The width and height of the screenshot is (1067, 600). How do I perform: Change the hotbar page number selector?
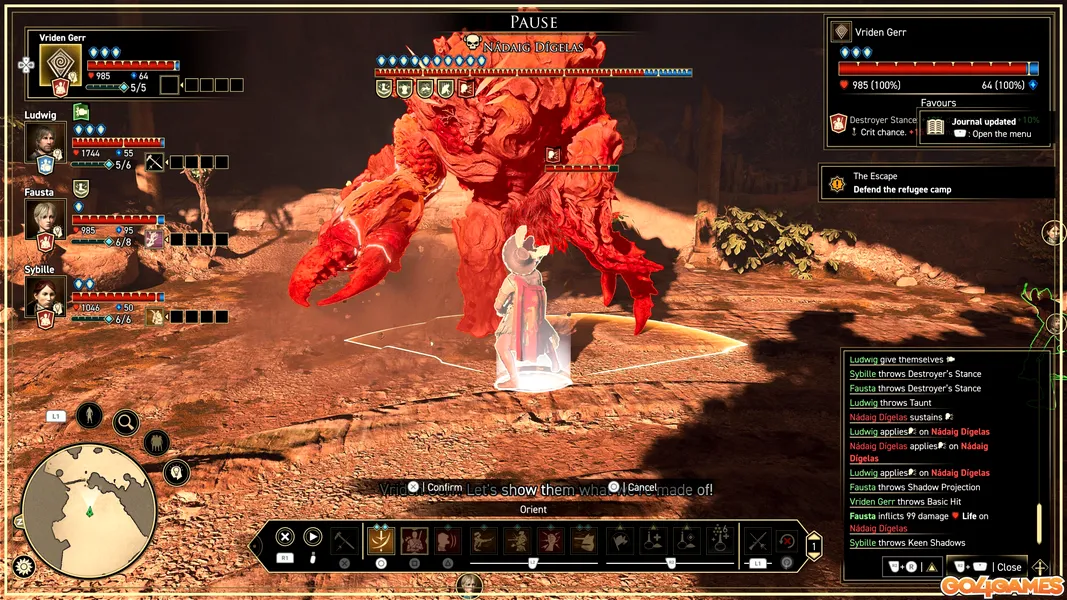[814, 546]
